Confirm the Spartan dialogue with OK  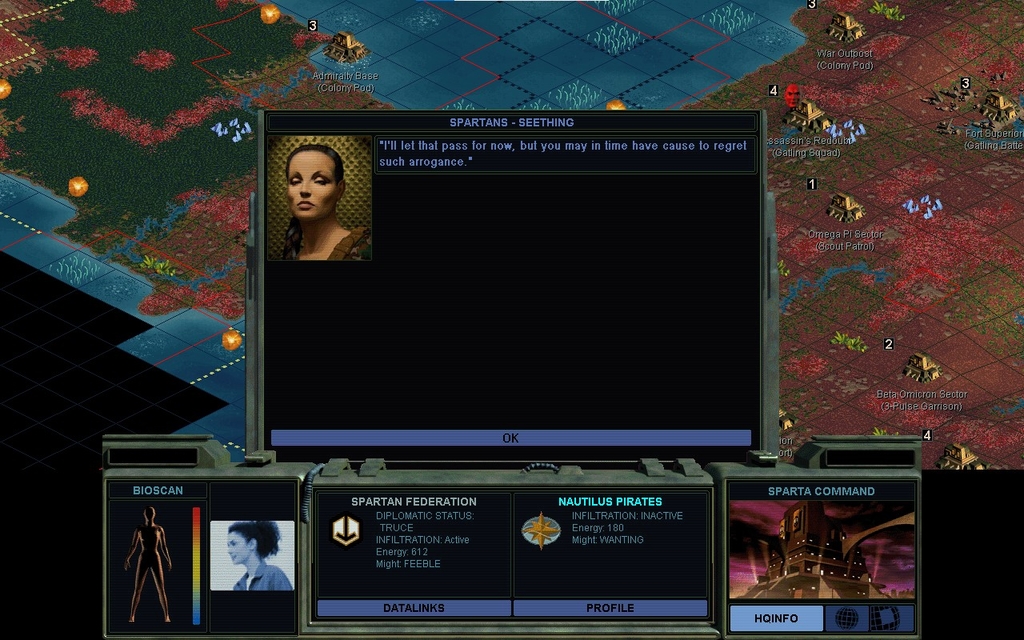[510, 438]
